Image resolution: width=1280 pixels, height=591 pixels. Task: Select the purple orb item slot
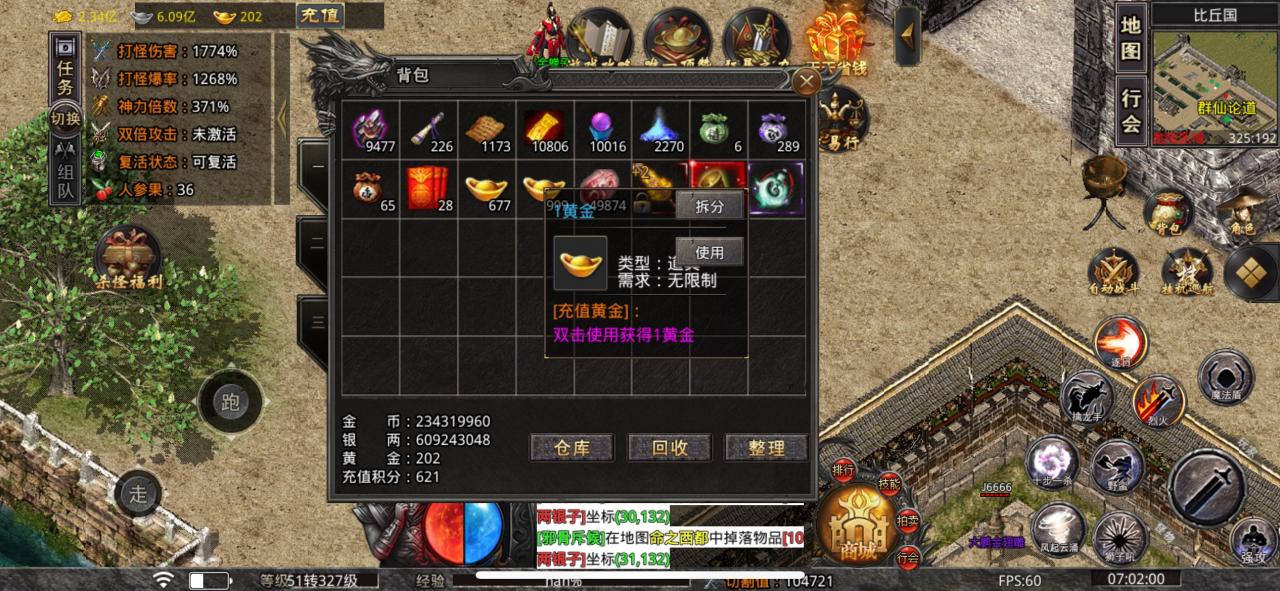click(601, 130)
